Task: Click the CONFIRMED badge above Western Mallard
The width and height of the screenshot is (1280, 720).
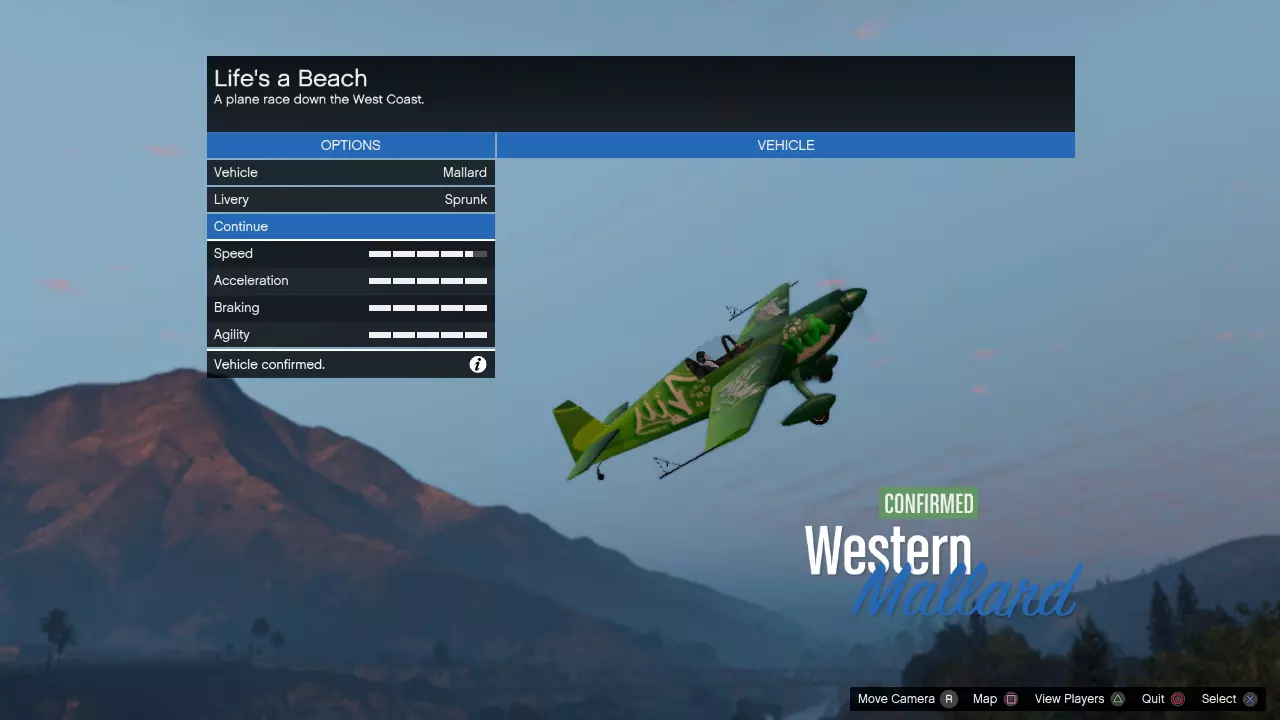Action: [x=928, y=503]
